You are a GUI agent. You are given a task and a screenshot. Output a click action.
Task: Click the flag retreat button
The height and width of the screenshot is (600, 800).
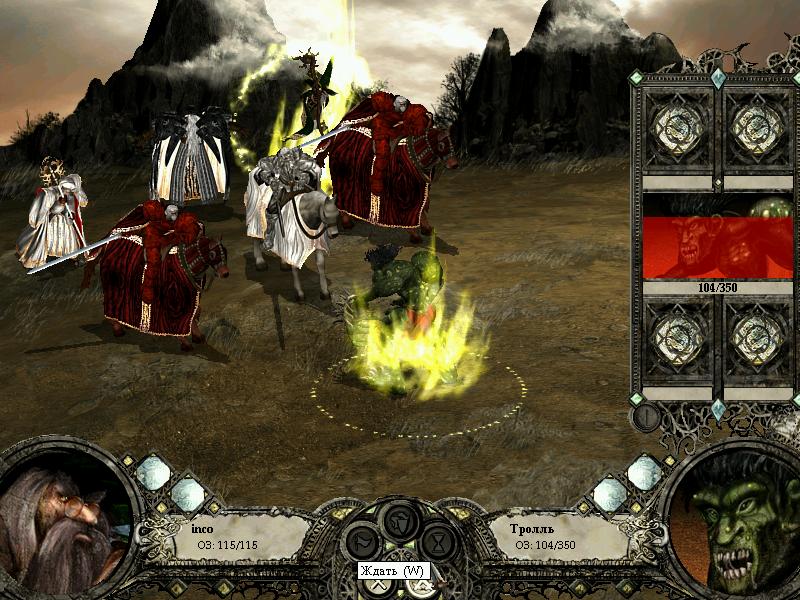362,543
